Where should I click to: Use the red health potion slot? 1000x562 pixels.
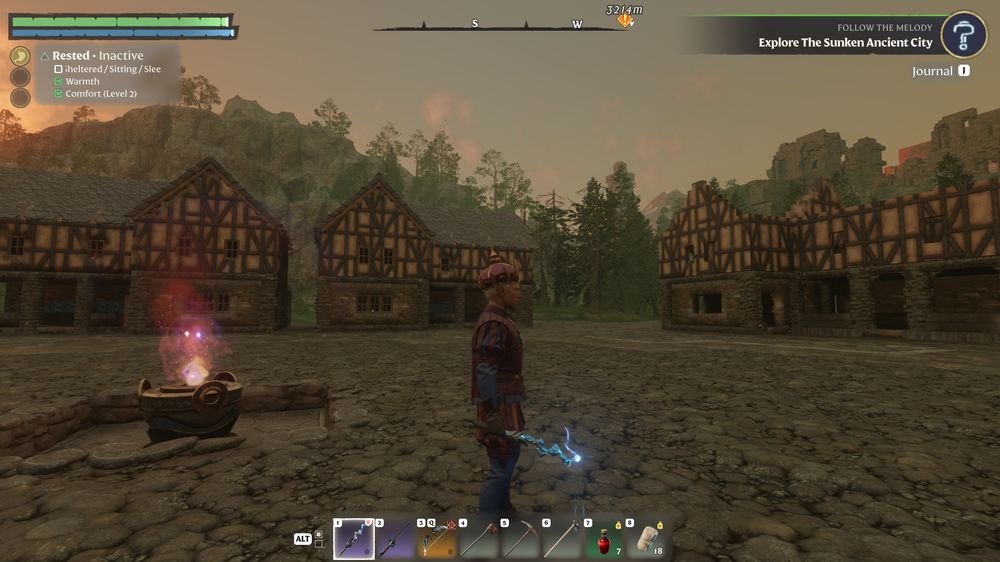603,539
